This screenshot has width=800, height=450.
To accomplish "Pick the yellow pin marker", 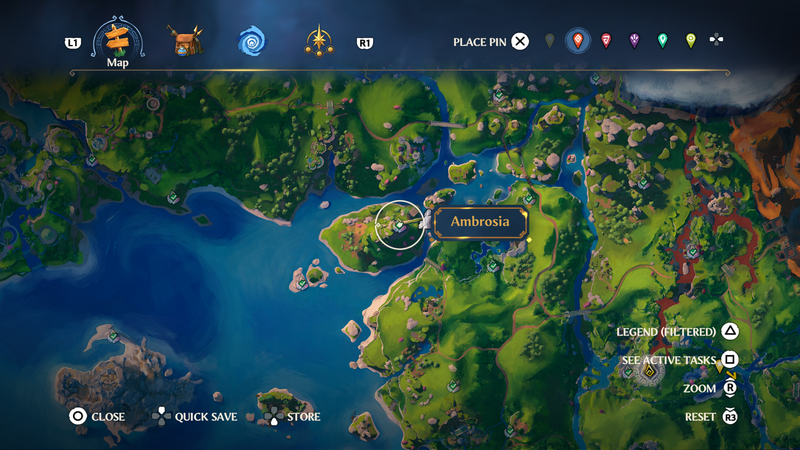I will (x=690, y=41).
